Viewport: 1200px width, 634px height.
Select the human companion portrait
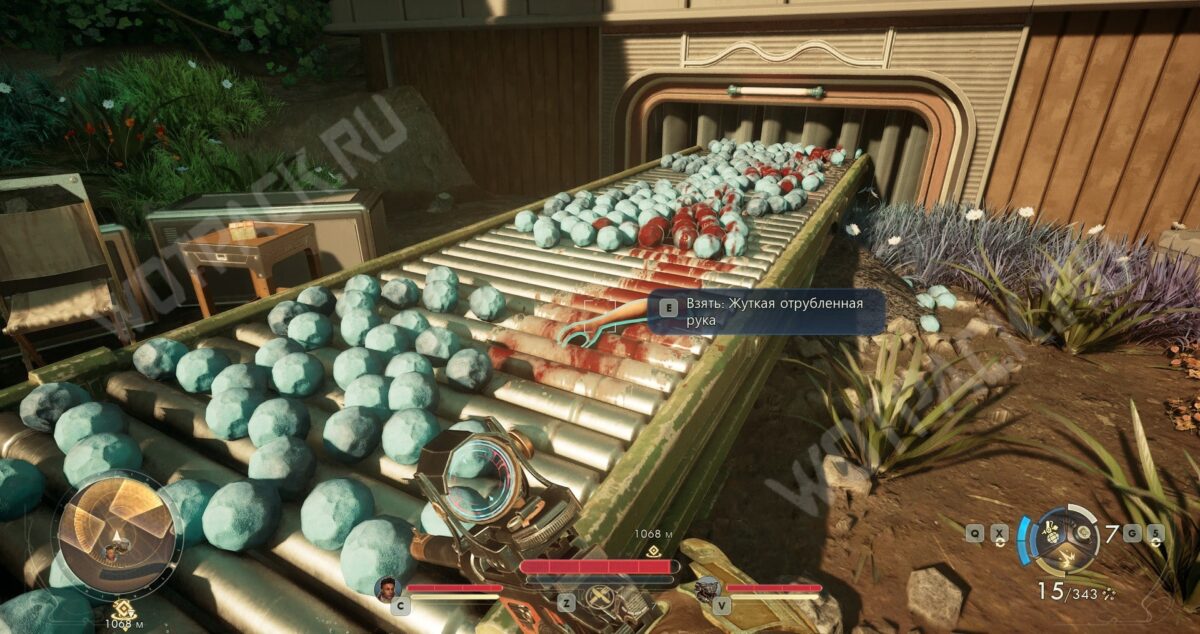(387, 587)
